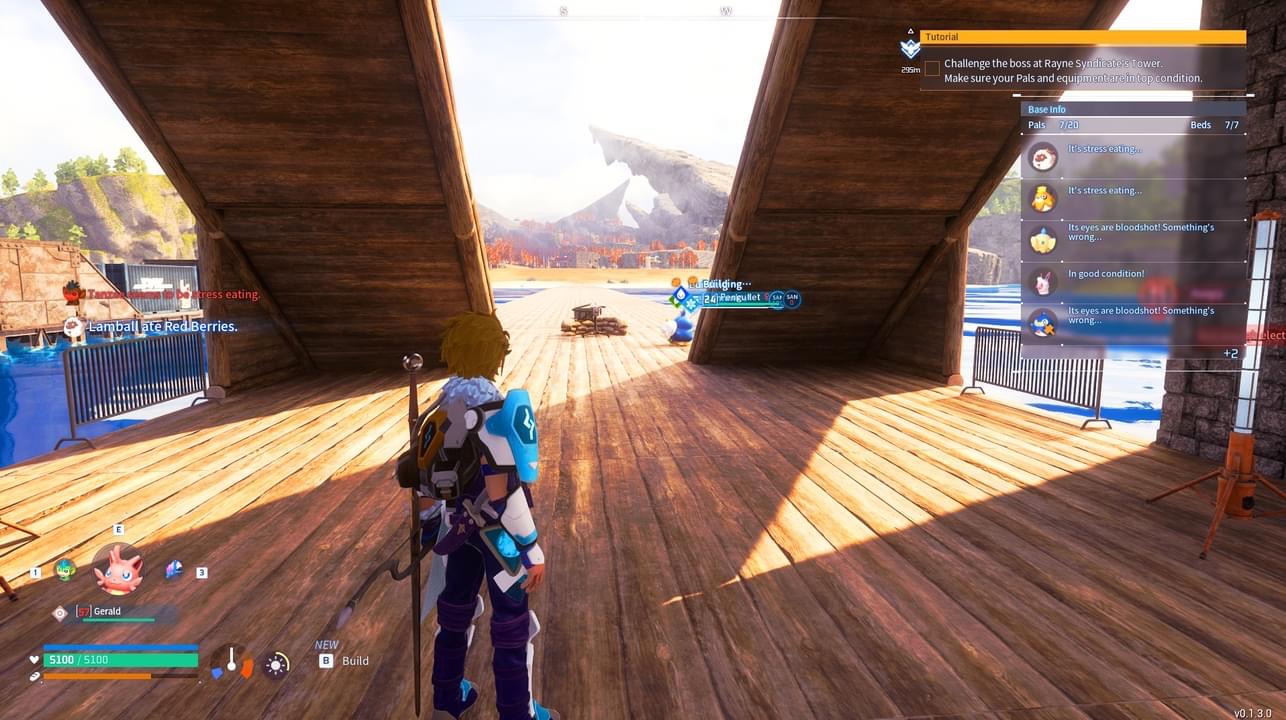
Task: Click the sun day-night clock icon
Action: 276,664
